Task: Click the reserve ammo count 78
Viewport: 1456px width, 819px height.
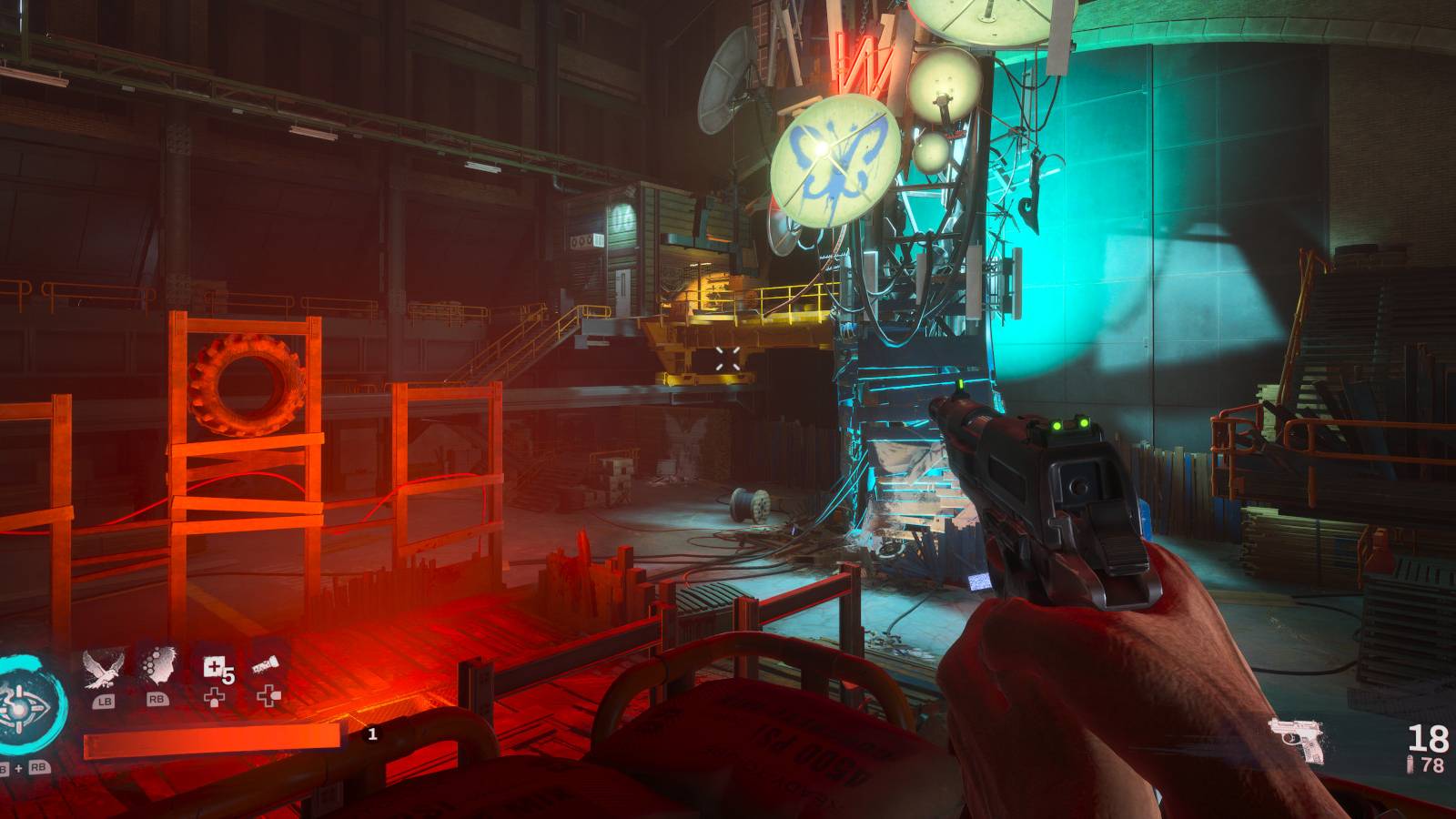Action: [x=1432, y=764]
